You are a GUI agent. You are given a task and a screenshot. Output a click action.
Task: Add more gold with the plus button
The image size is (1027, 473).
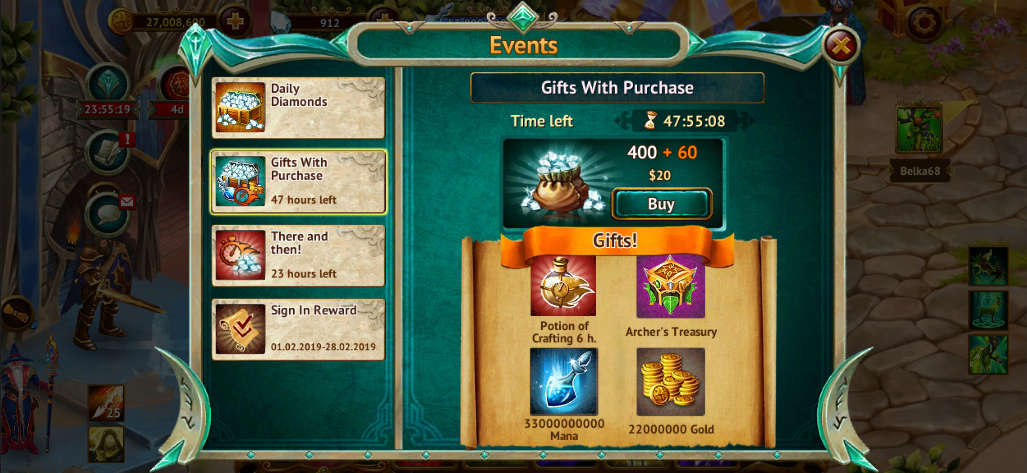[233, 20]
